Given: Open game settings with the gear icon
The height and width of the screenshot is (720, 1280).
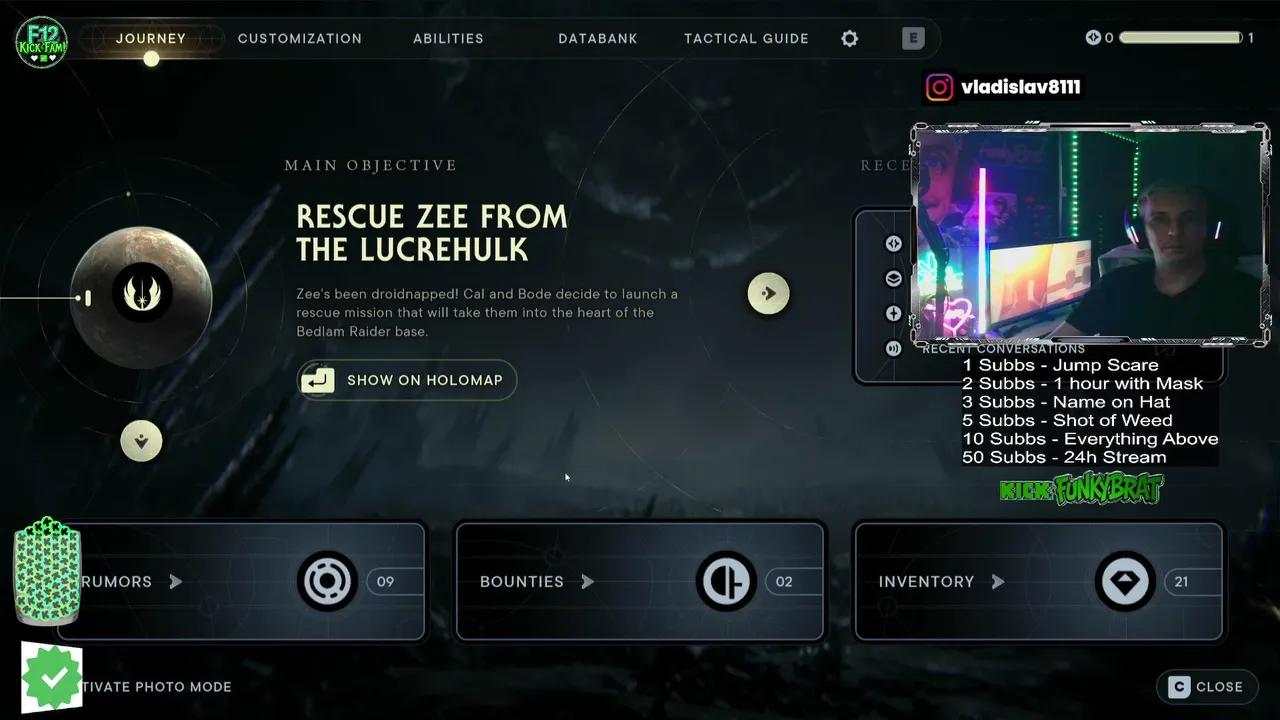Looking at the screenshot, I should tap(849, 38).
